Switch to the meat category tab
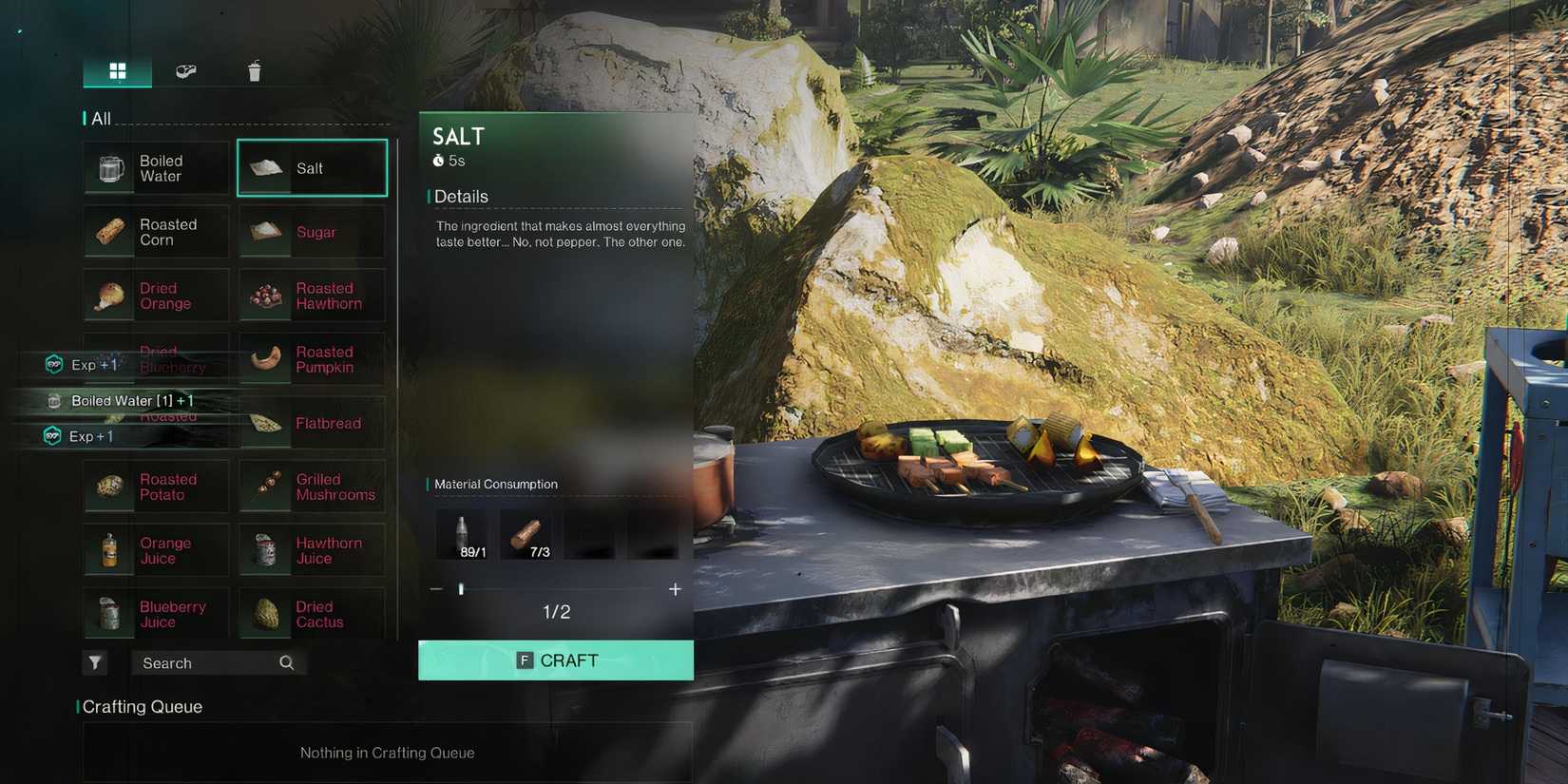 click(186, 69)
